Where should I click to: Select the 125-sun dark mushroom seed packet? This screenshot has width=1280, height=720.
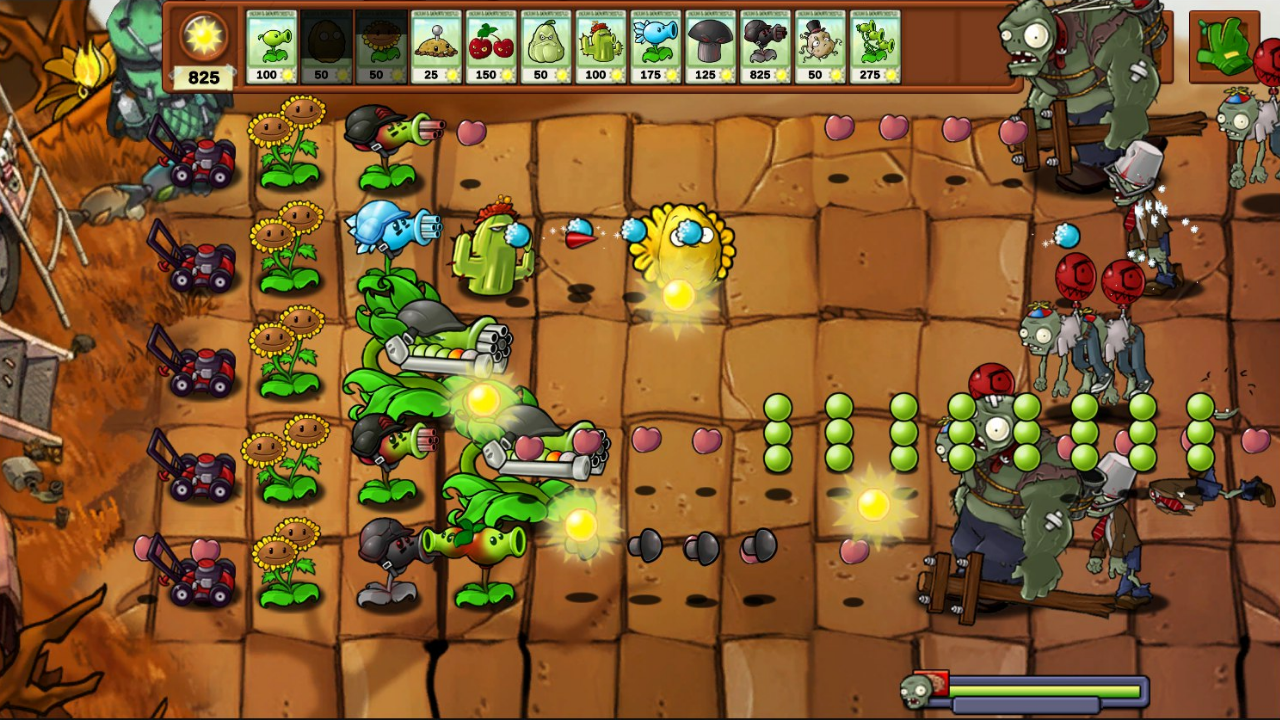(x=710, y=45)
